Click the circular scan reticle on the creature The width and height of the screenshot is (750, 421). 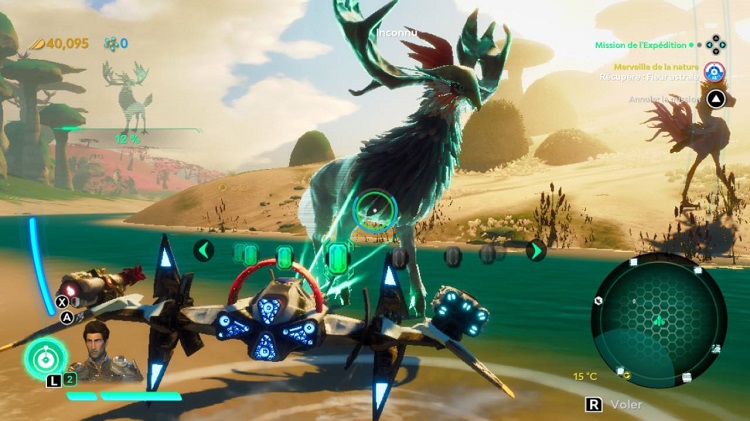pos(375,209)
